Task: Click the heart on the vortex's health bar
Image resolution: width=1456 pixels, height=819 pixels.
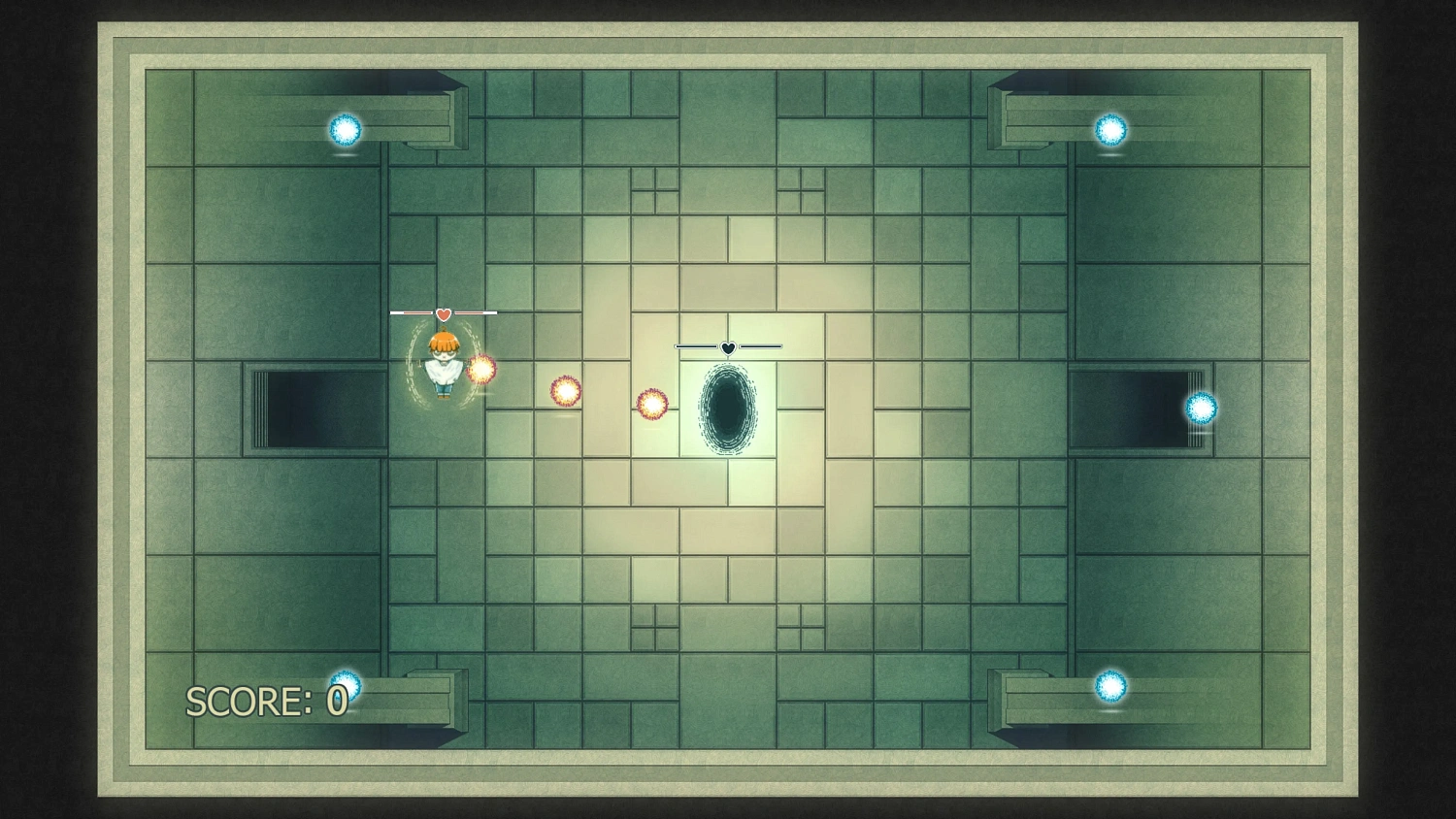Action: click(x=728, y=345)
